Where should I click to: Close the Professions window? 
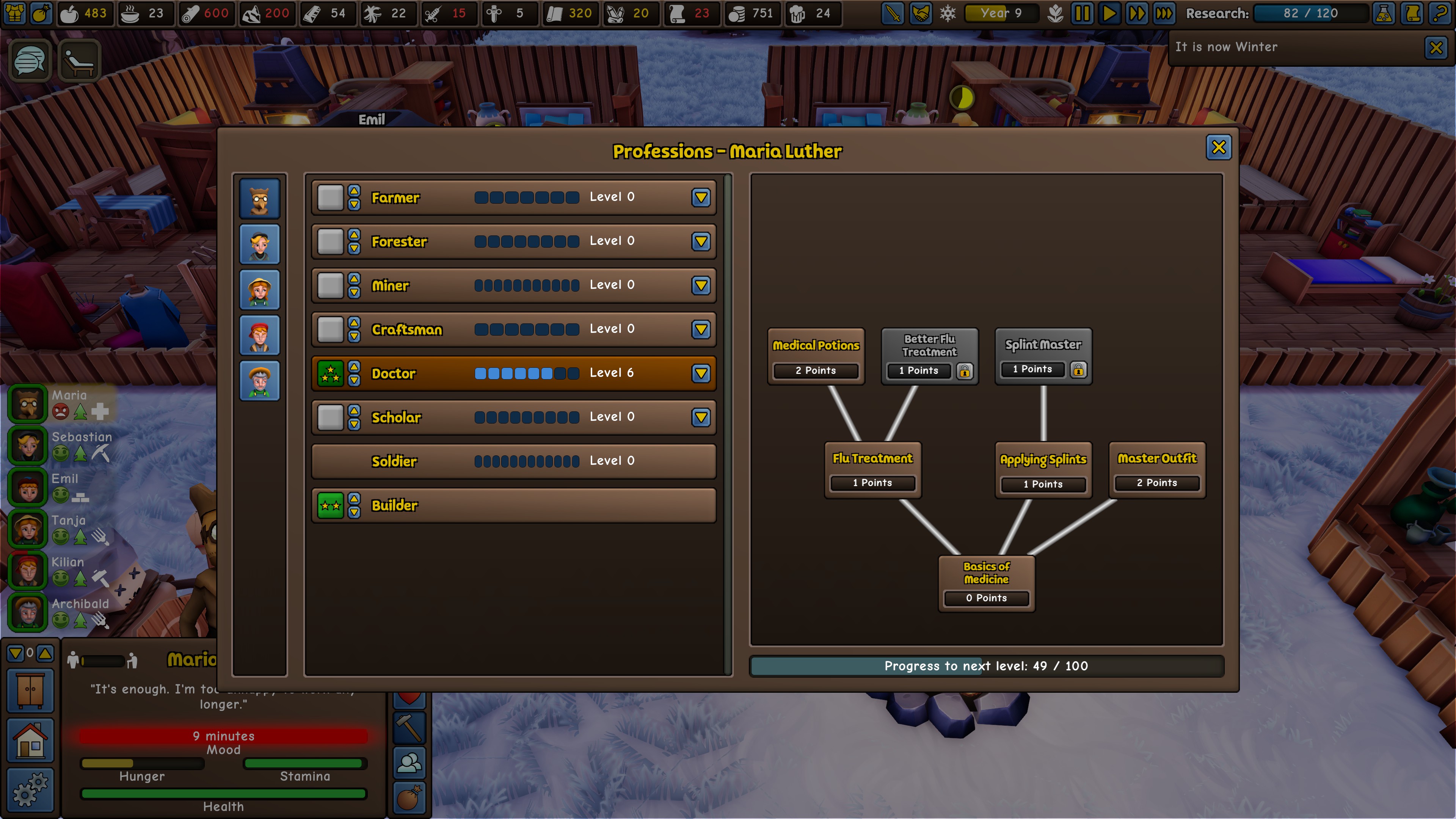pyautogui.click(x=1218, y=147)
